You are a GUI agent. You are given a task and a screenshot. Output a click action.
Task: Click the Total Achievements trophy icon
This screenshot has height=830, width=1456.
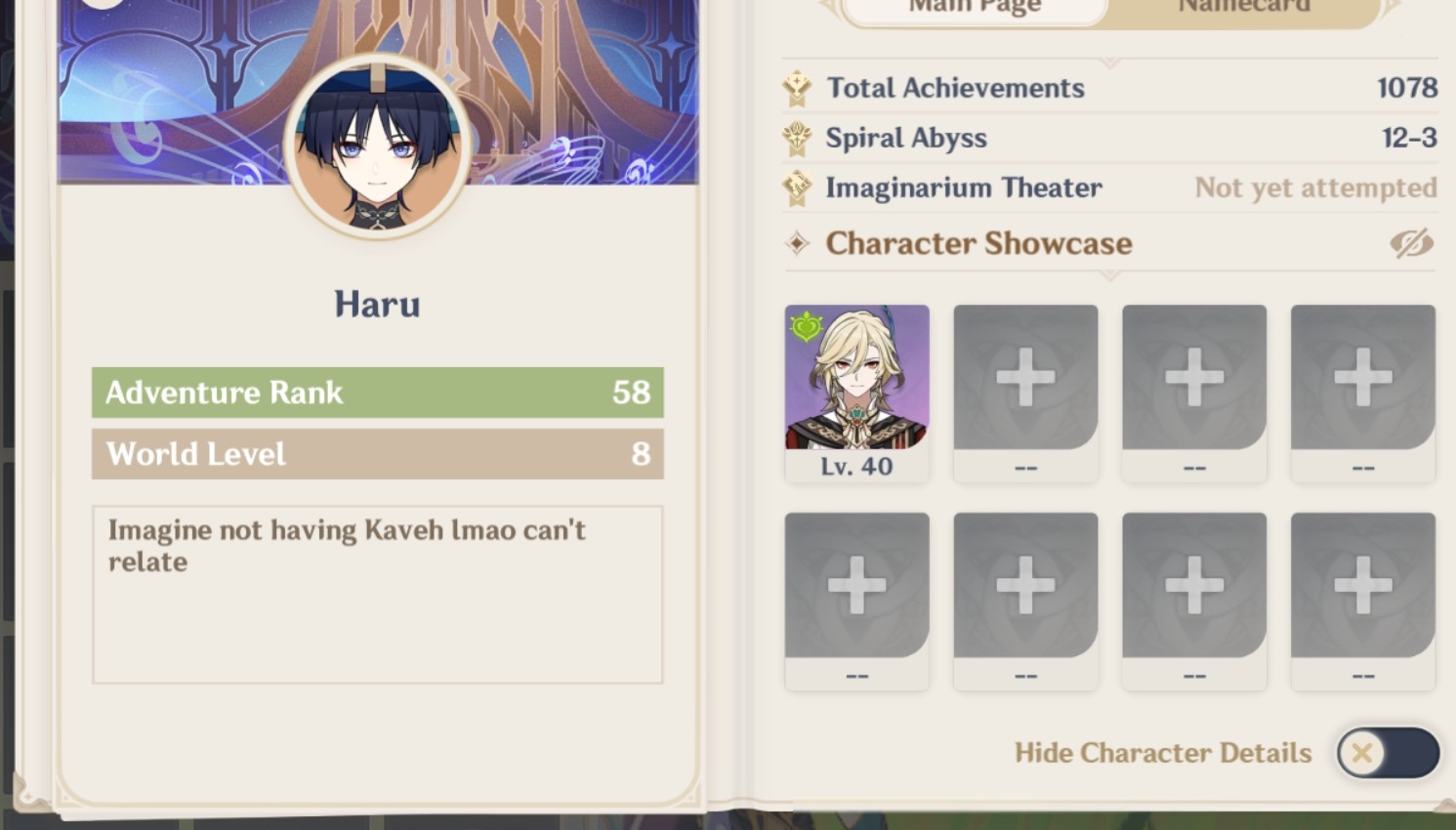click(797, 87)
